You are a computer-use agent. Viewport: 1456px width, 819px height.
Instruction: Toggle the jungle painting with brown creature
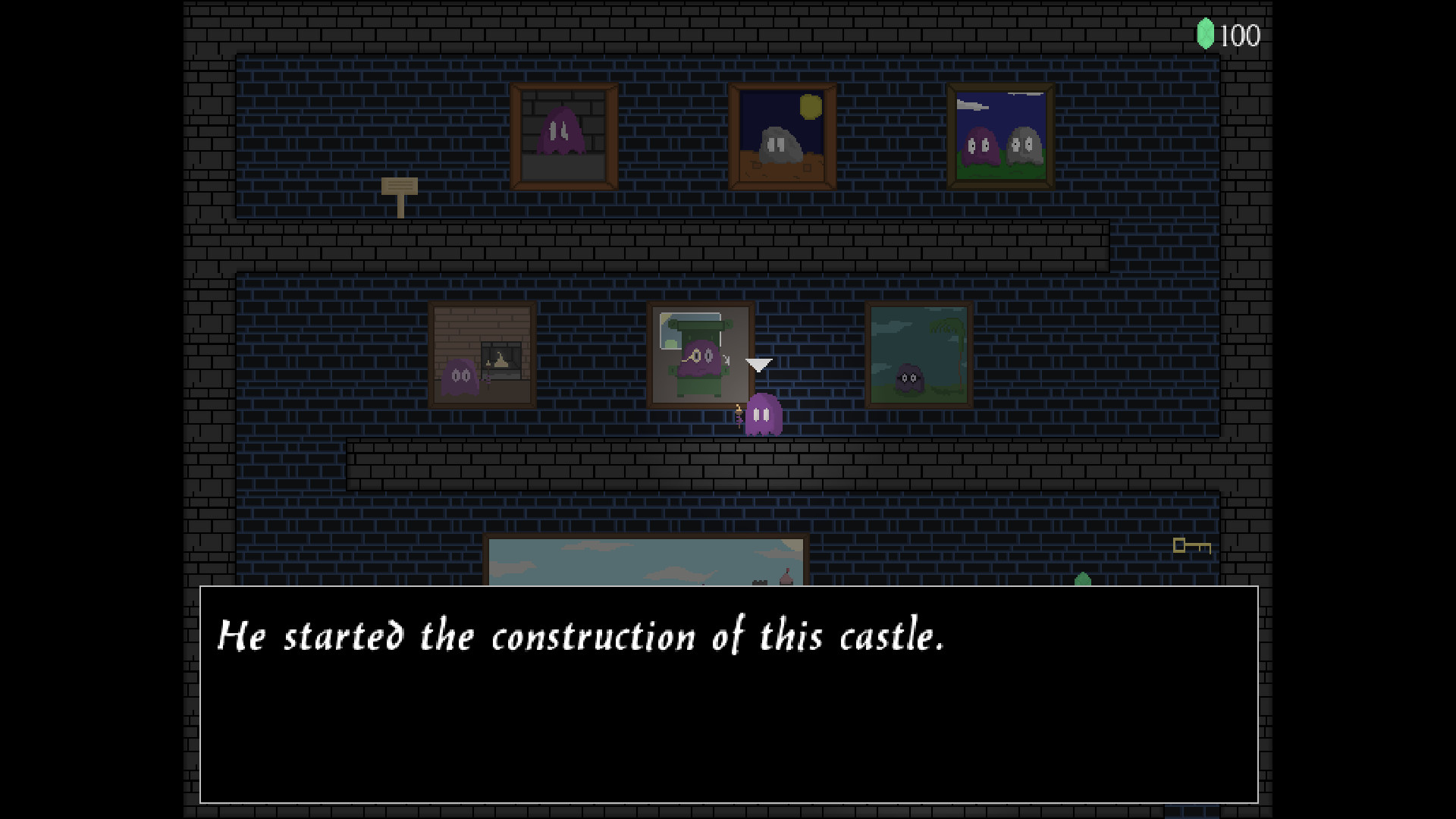pyautogui.click(x=920, y=356)
